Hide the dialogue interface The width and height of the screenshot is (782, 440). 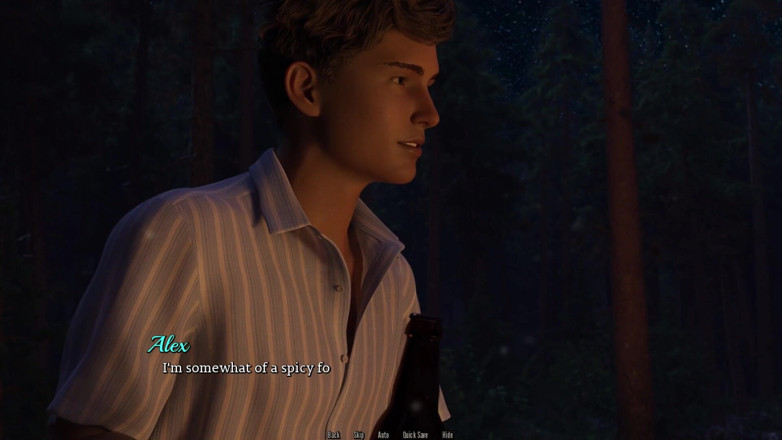pyautogui.click(x=447, y=435)
